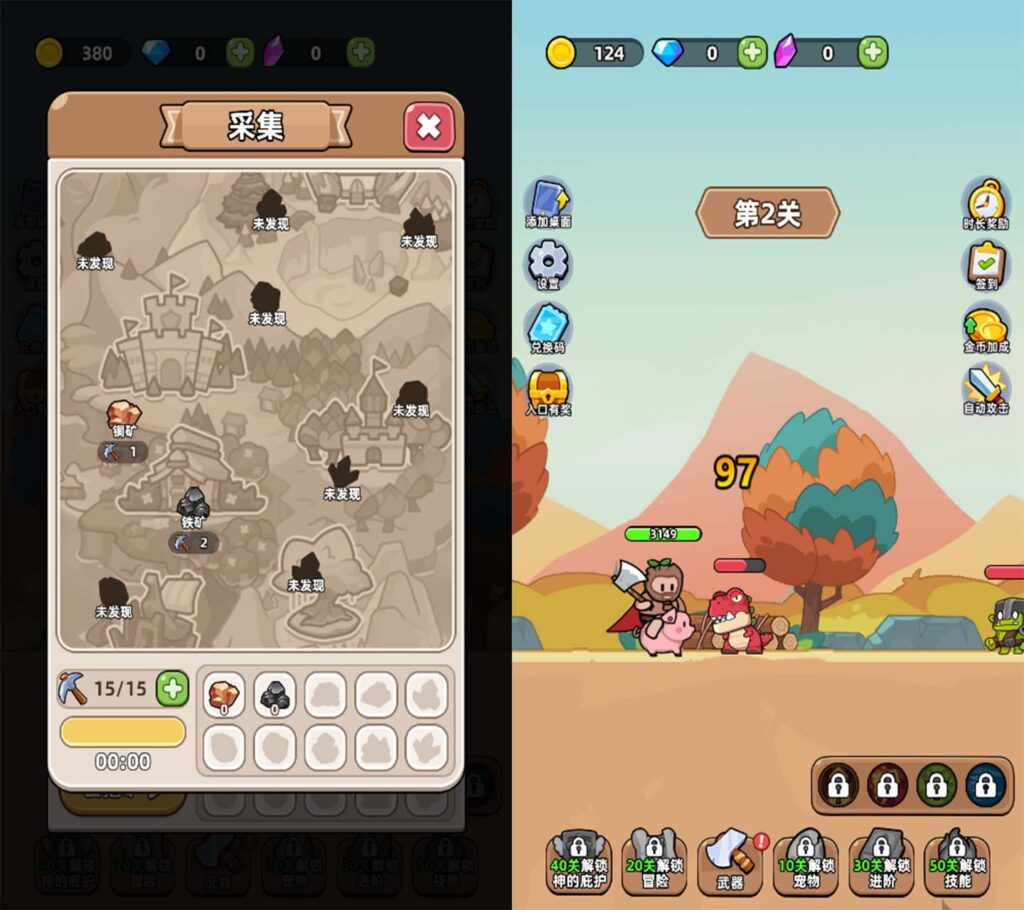This screenshot has width=1024, height=910.
Task: Open 添加桌面 add to desktop
Action: [x=548, y=202]
